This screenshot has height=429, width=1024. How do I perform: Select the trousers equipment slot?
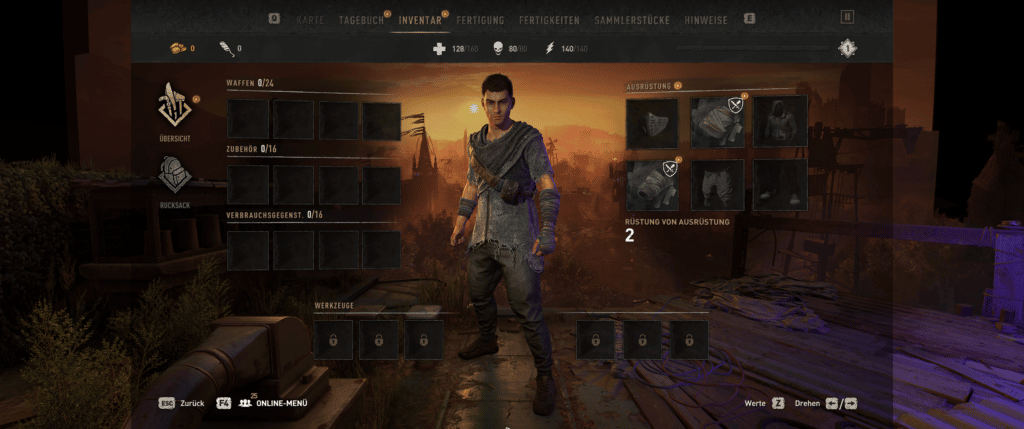point(717,185)
